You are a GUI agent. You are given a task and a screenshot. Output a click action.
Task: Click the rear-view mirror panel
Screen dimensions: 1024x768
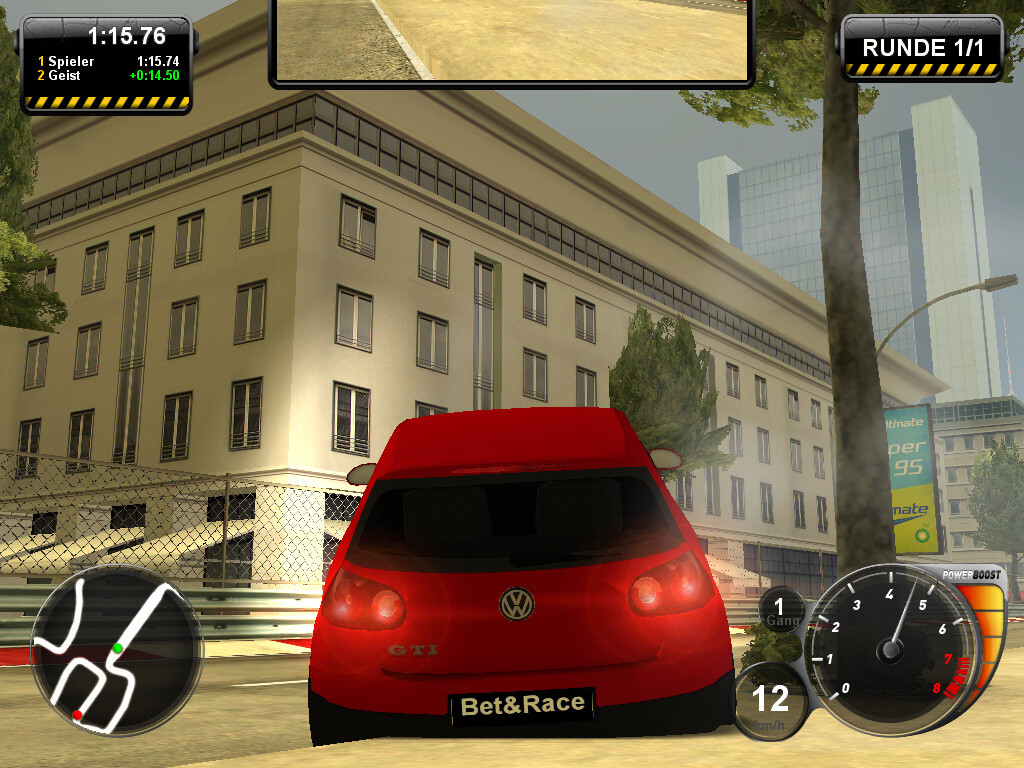pos(511,40)
